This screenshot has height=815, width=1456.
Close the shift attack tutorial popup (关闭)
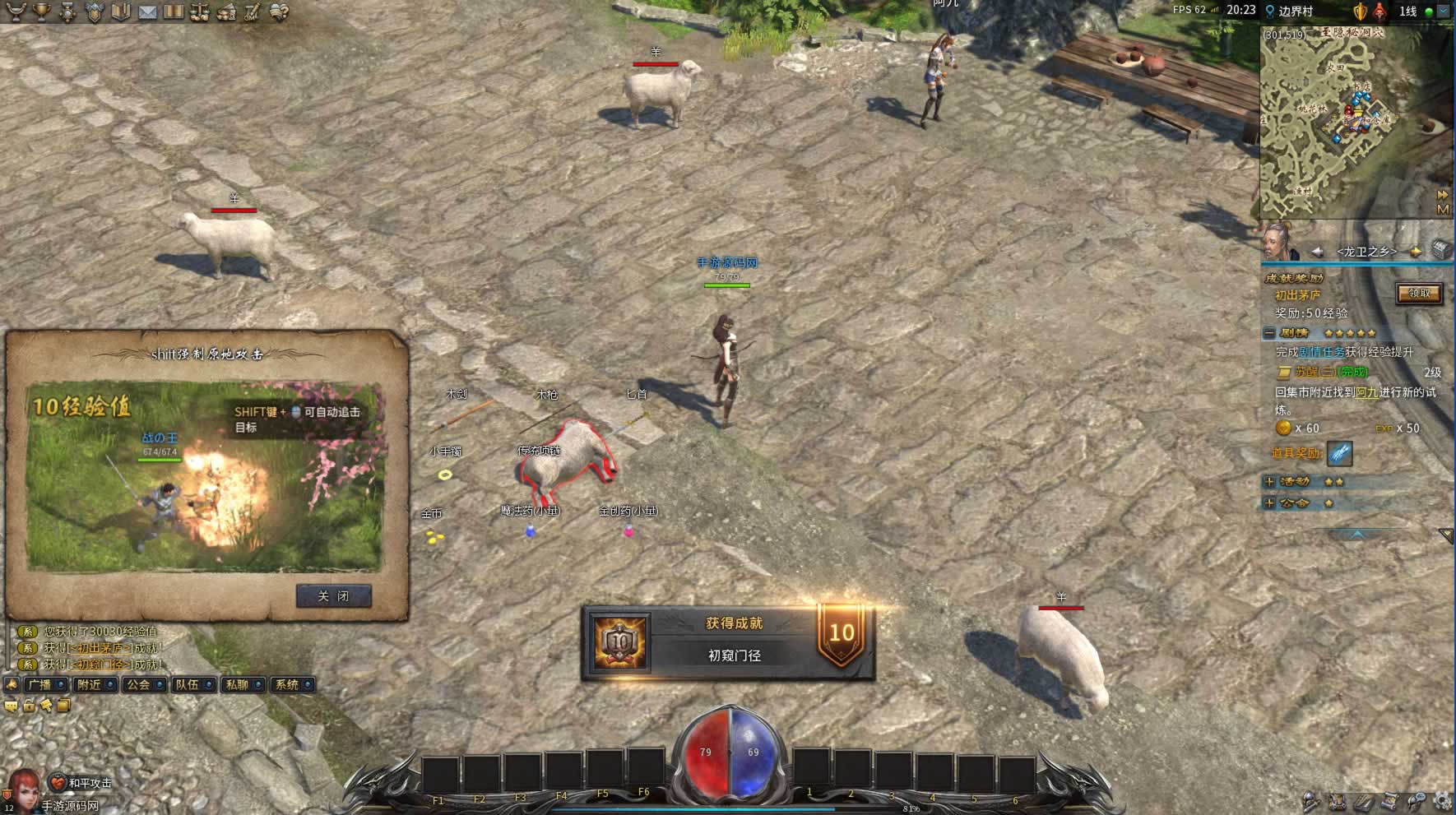click(333, 596)
